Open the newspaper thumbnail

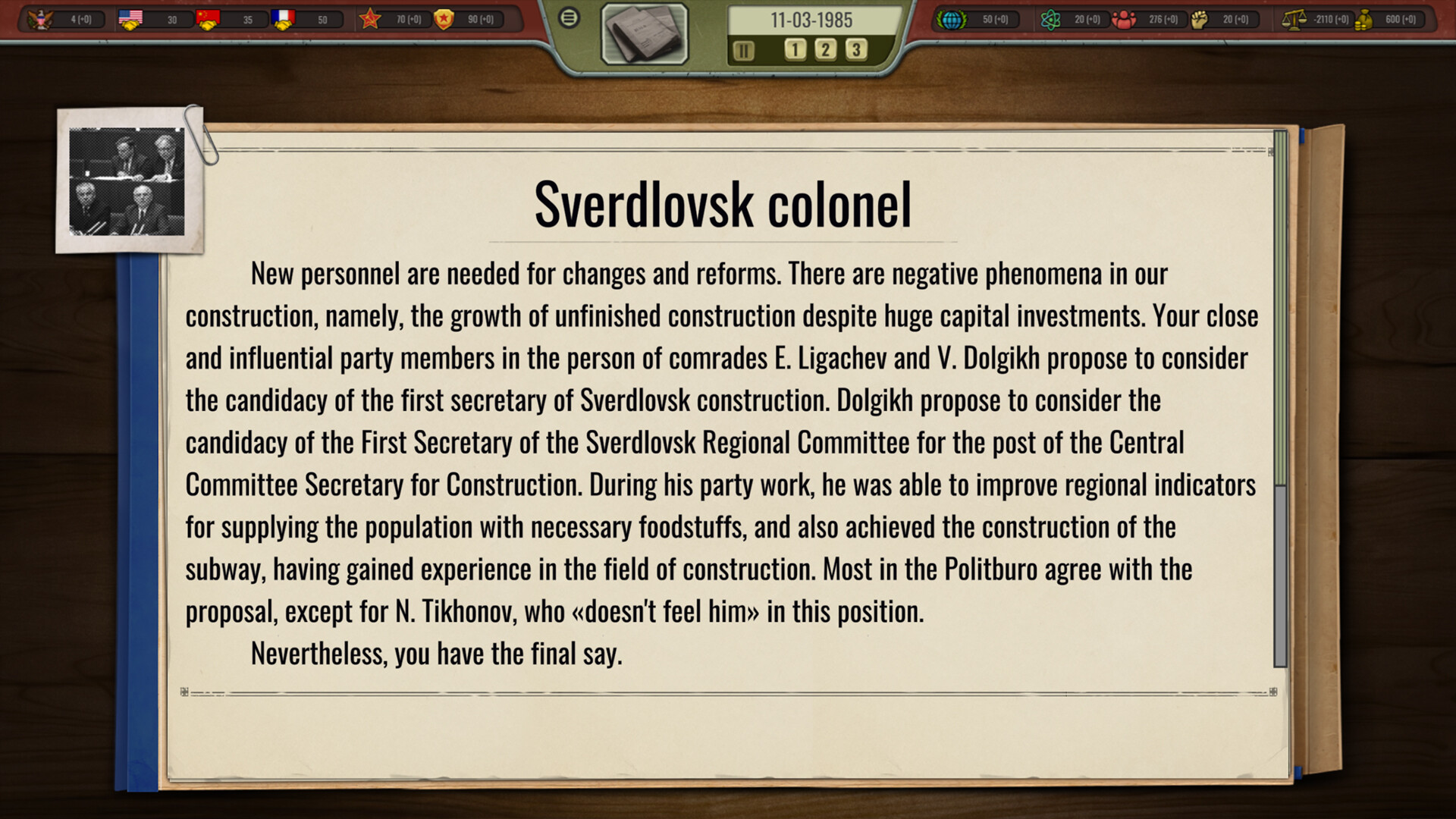(x=645, y=35)
